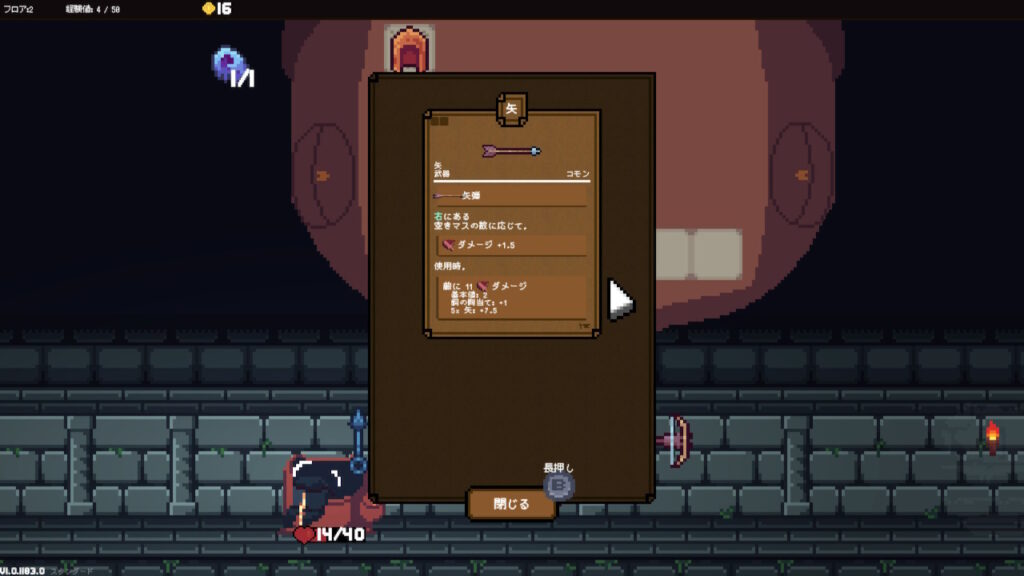Select the 矢 arrow item card
Image resolution: width=1024 pixels, height=576 pixels.
tap(511, 223)
